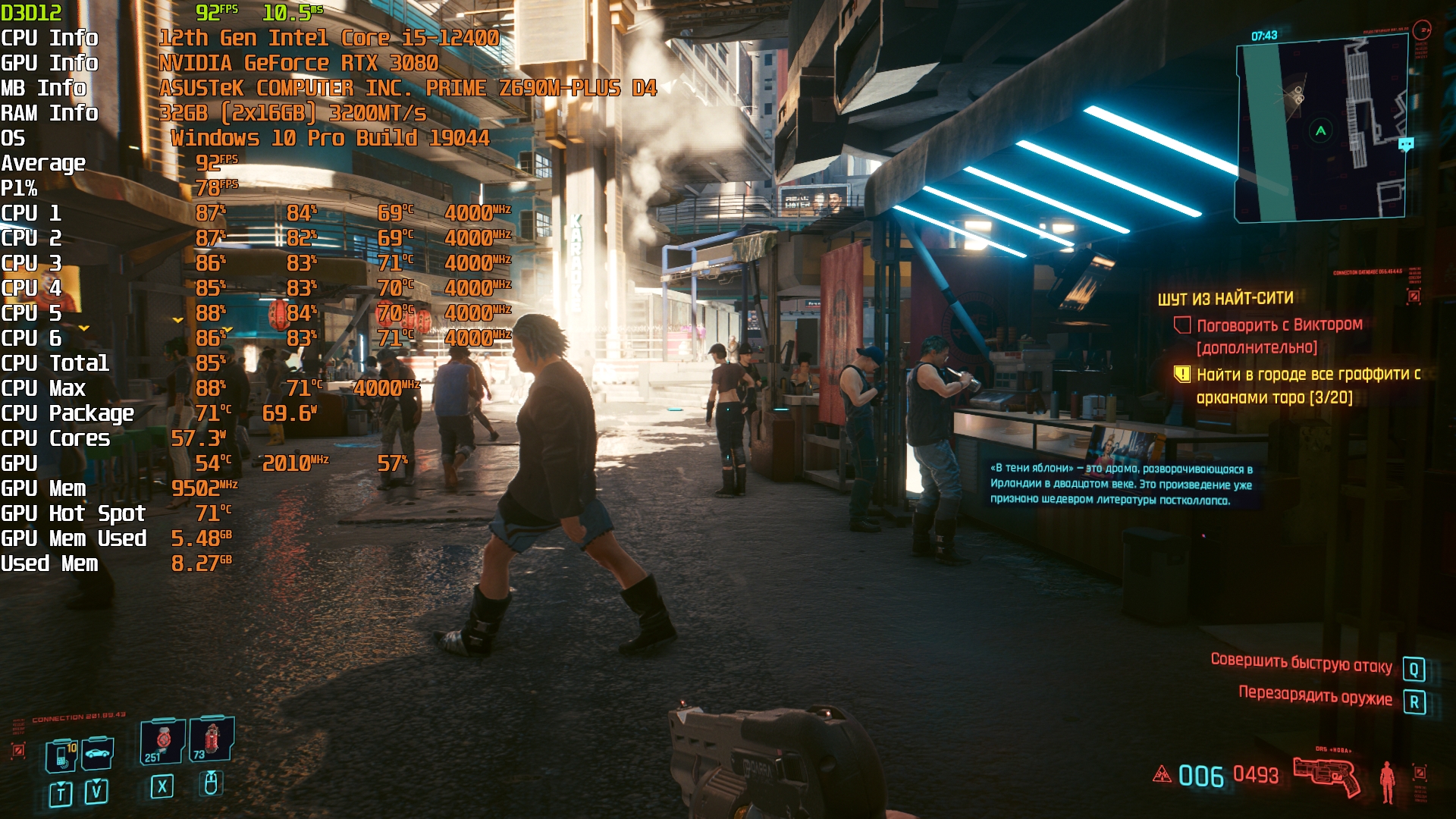Use the healing inhaler consumable slot
1456x819 pixels.
[x=163, y=741]
